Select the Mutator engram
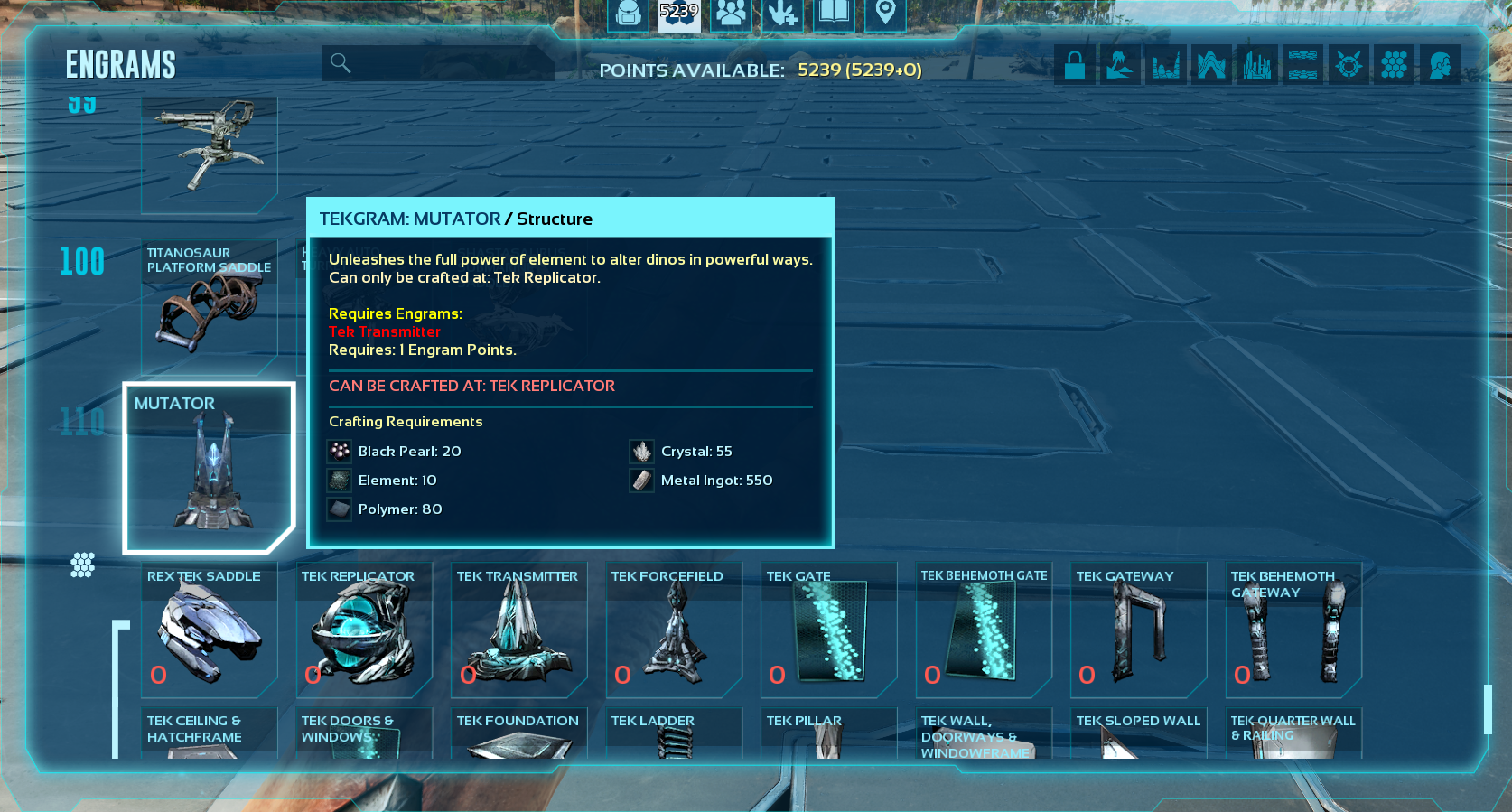 (x=210, y=468)
